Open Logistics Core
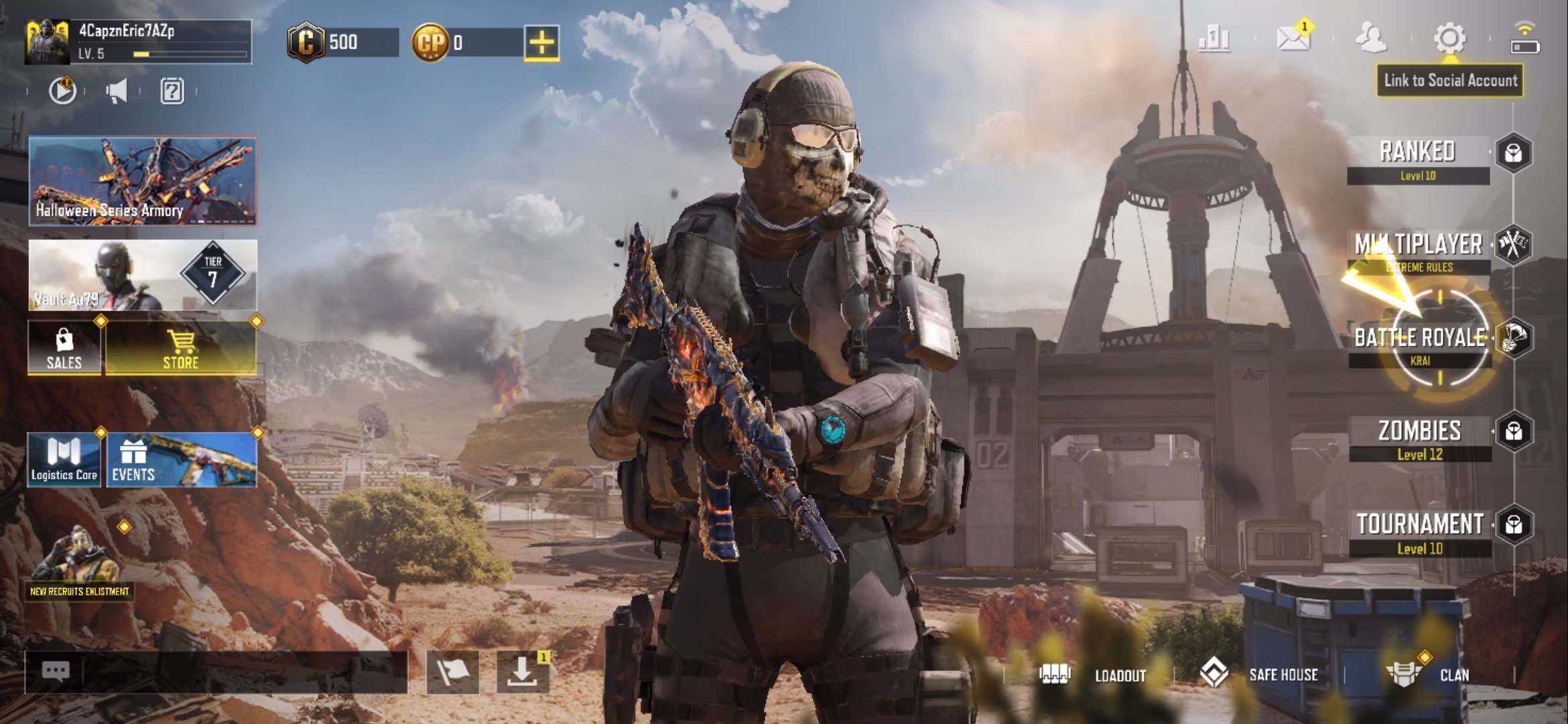Image resolution: width=1568 pixels, height=724 pixels. click(64, 459)
